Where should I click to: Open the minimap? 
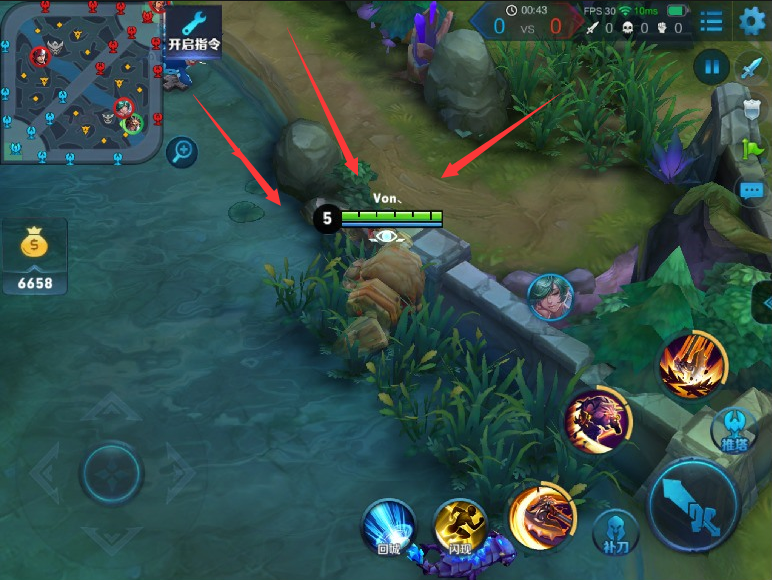[x=82, y=80]
